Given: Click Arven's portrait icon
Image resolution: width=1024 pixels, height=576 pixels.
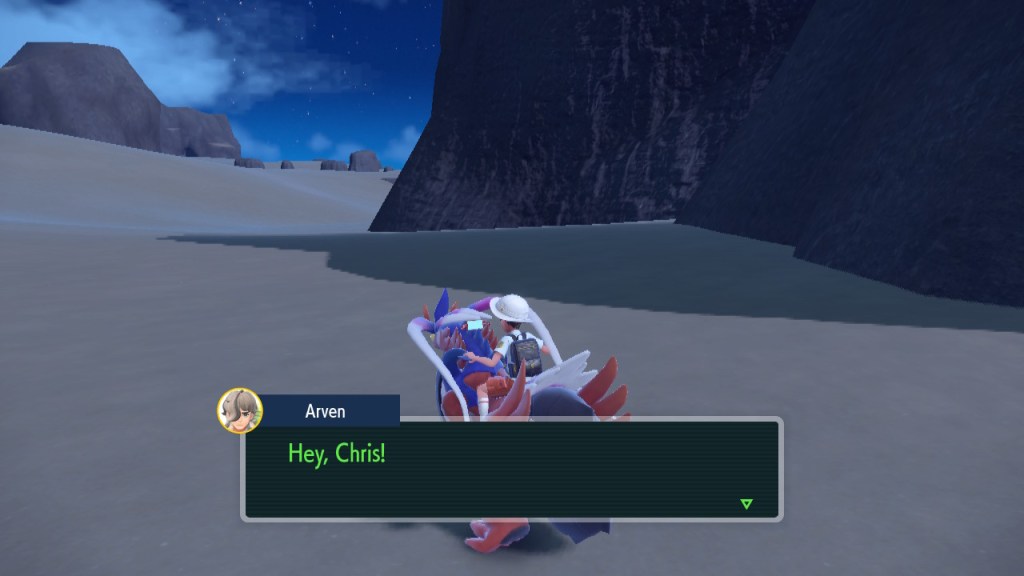Looking at the screenshot, I should (x=240, y=410).
